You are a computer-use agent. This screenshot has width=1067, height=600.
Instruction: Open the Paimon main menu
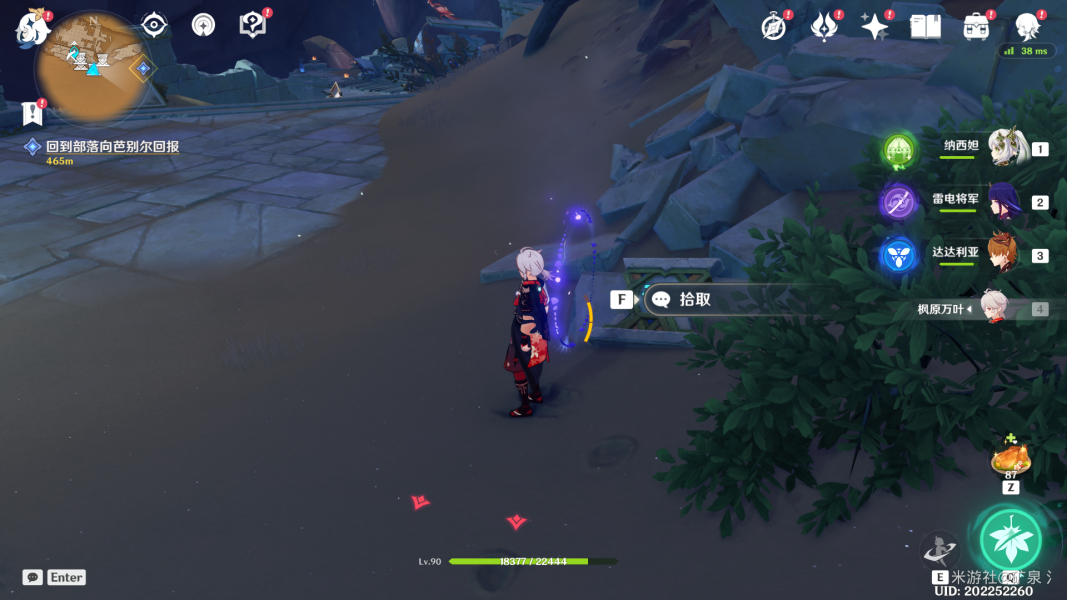[32, 28]
